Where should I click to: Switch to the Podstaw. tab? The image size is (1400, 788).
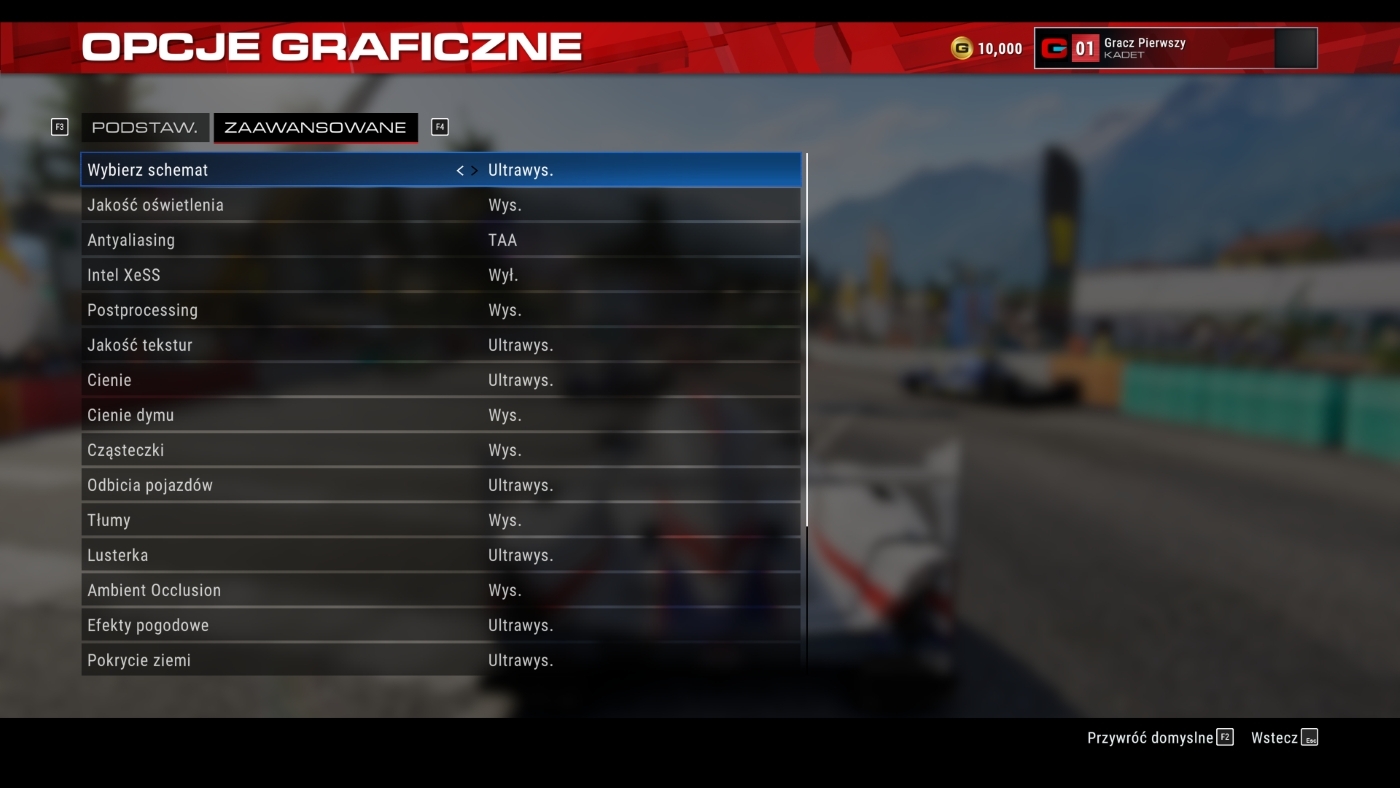pos(144,128)
